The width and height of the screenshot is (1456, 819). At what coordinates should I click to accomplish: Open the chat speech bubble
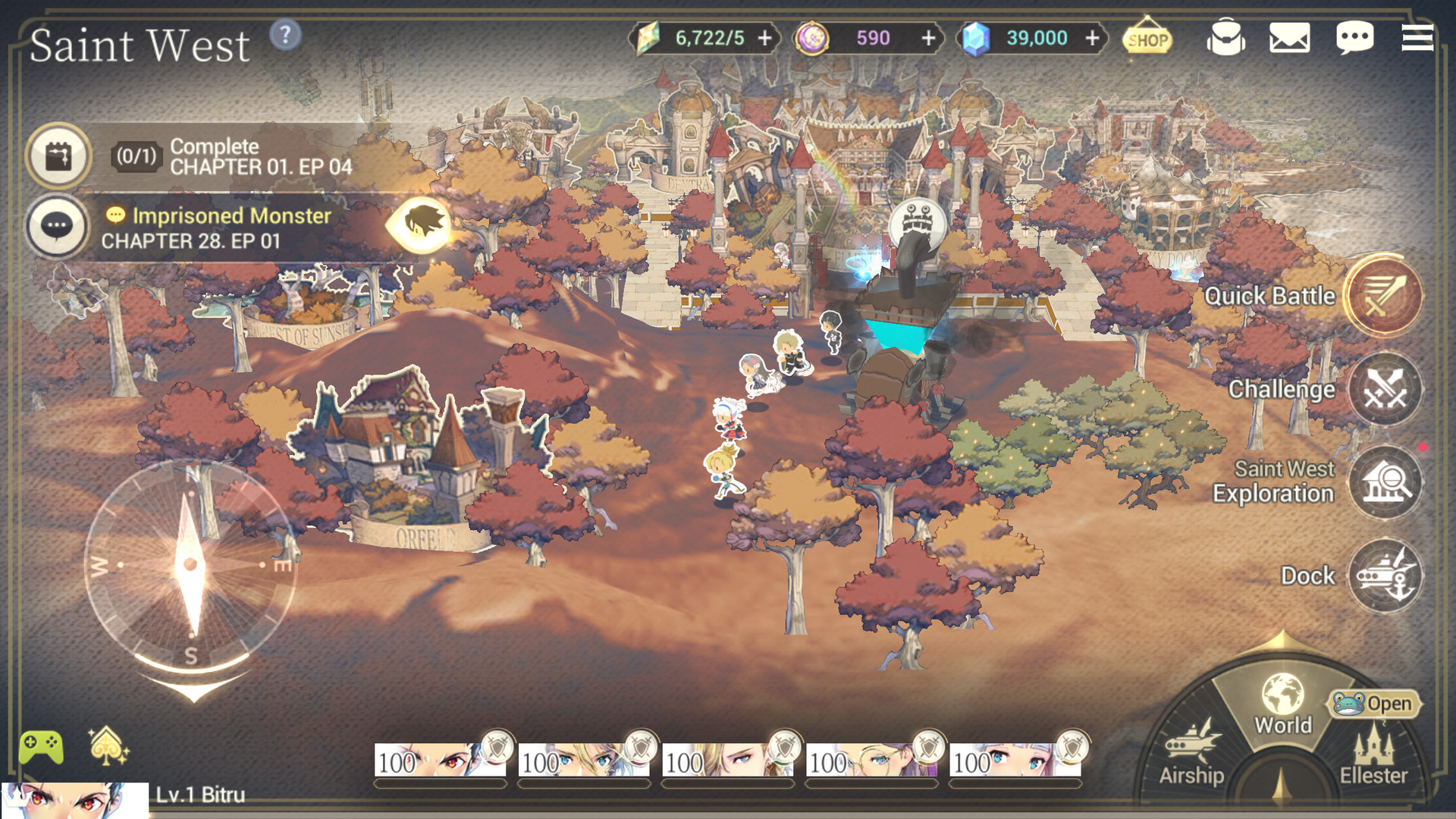1354,38
